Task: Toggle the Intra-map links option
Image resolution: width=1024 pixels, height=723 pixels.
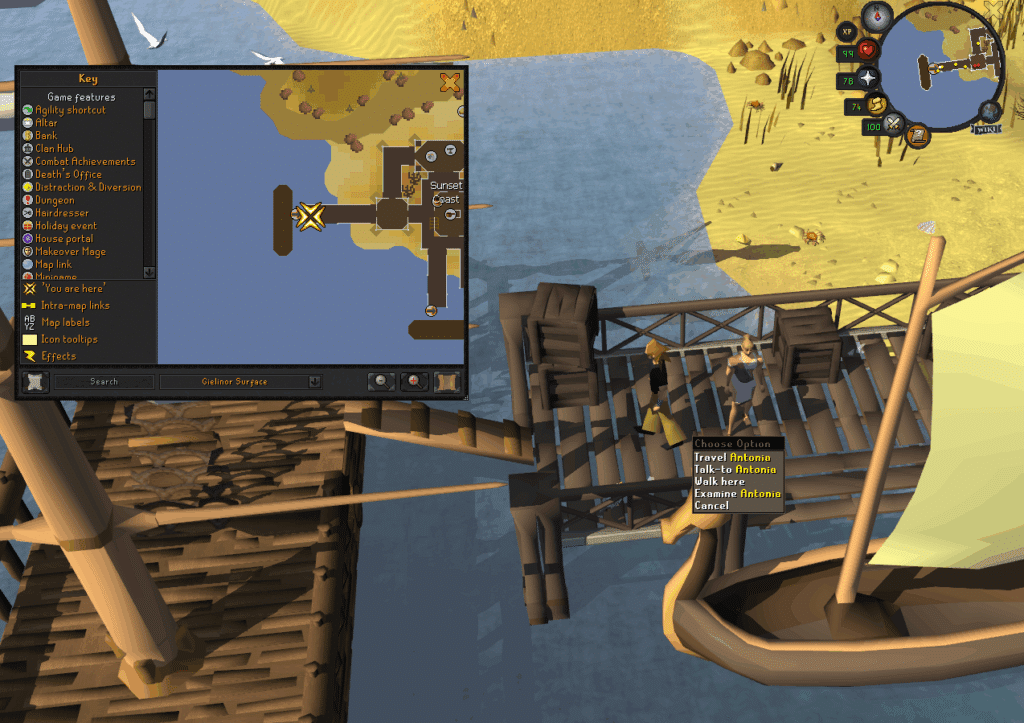Action: tap(75, 305)
